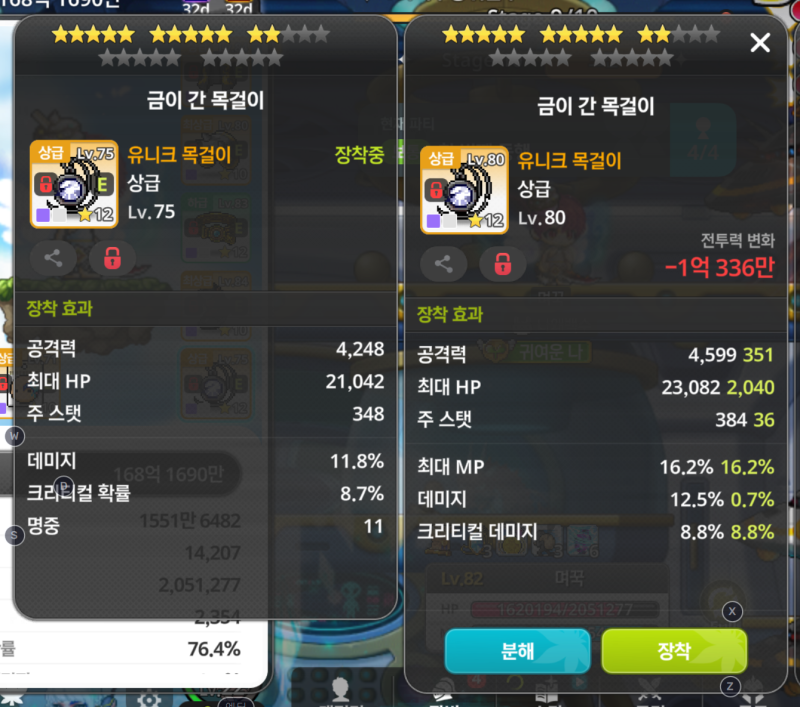The image size is (800, 707).
Task: Toggle lock on the equipped Lv.75 necklace
Action: tap(113, 258)
